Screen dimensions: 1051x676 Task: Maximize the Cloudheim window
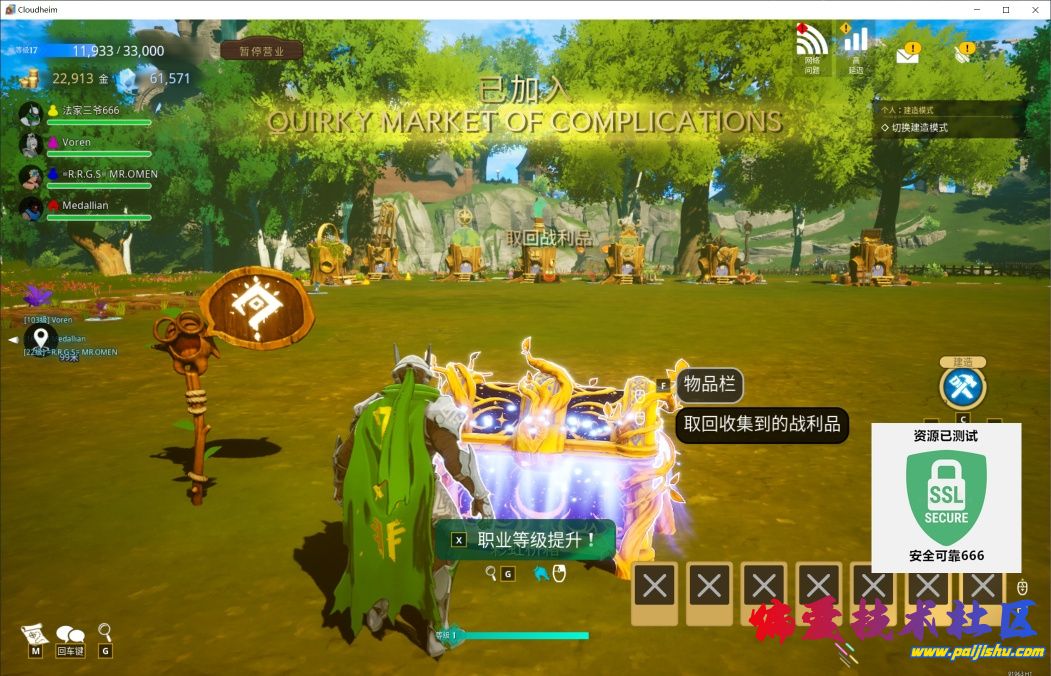(x=1005, y=9)
